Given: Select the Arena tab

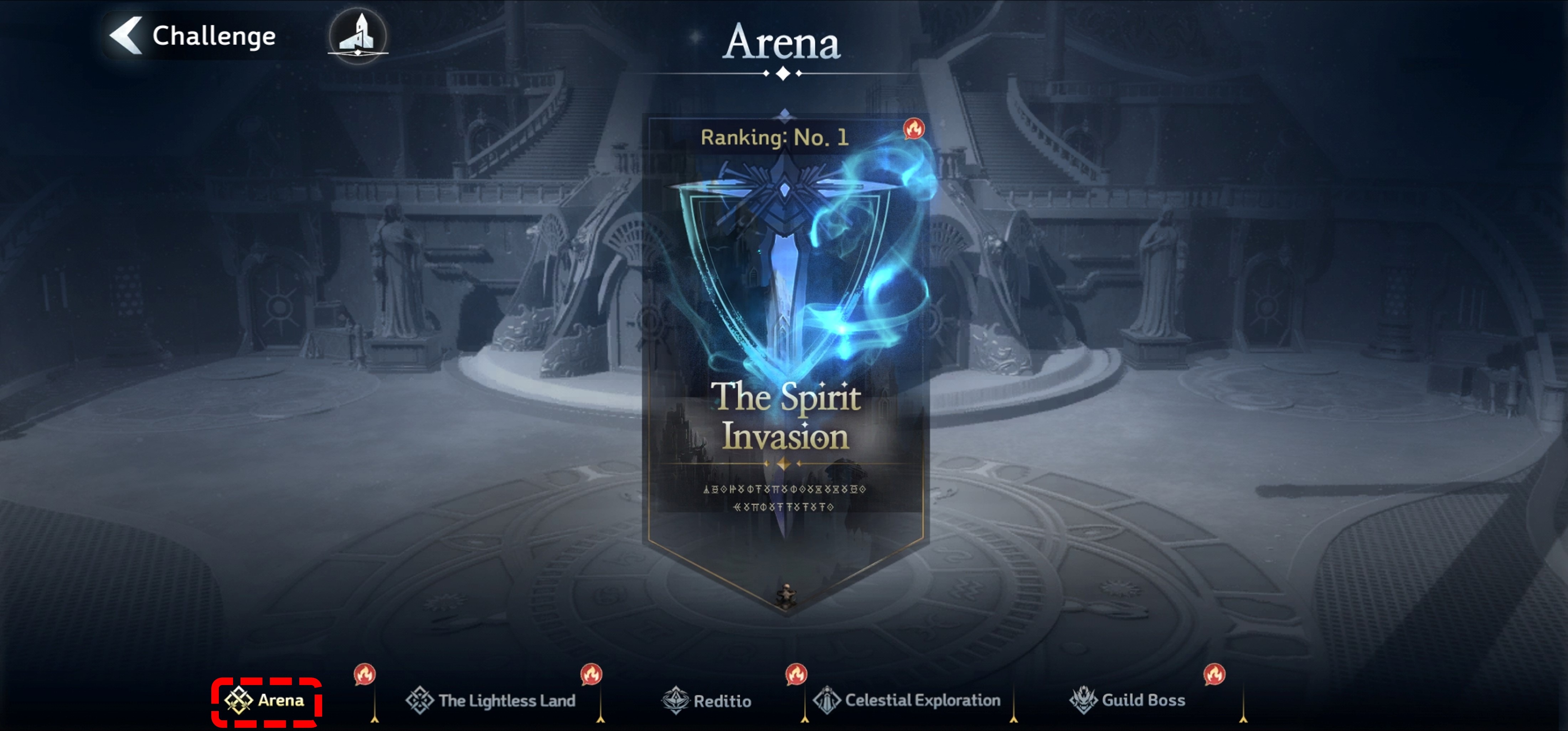Looking at the screenshot, I should [x=266, y=701].
